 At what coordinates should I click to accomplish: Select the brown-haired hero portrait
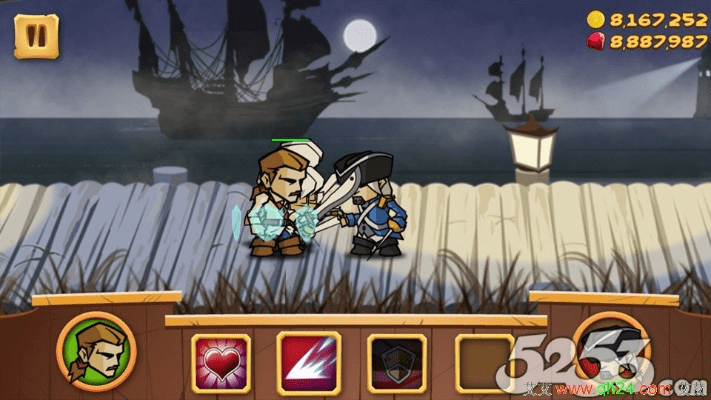pyautogui.click(x=96, y=351)
